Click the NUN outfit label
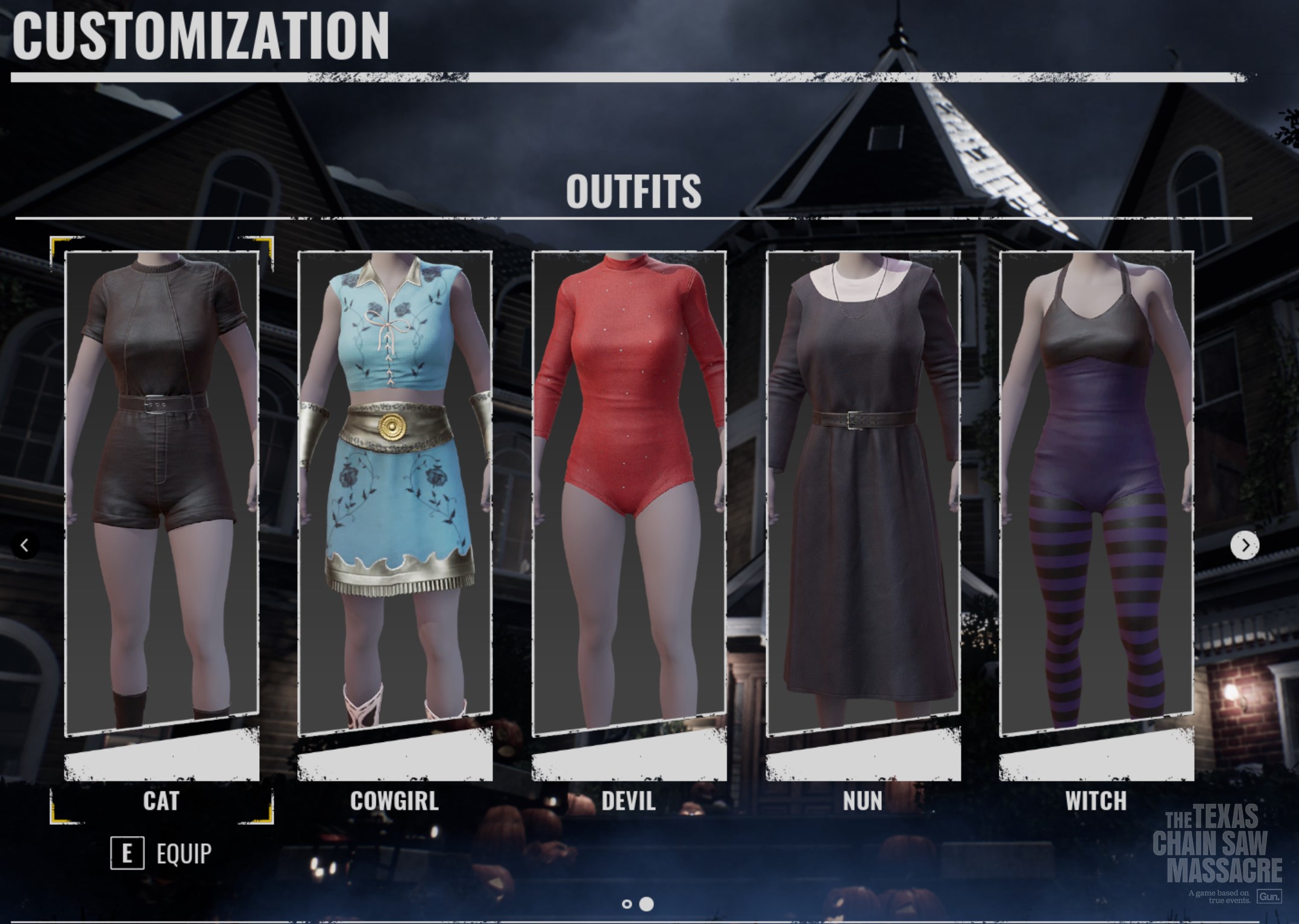Screen dimensions: 1299x924 point(861,802)
